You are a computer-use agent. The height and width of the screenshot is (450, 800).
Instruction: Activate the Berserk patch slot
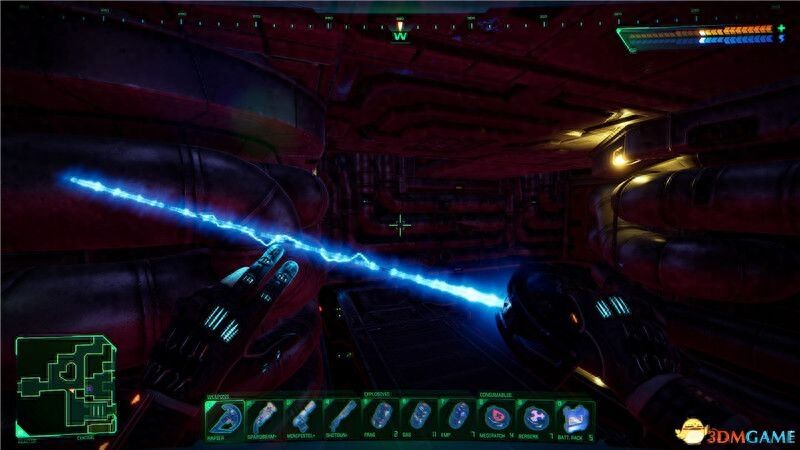click(x=537, y=417)
